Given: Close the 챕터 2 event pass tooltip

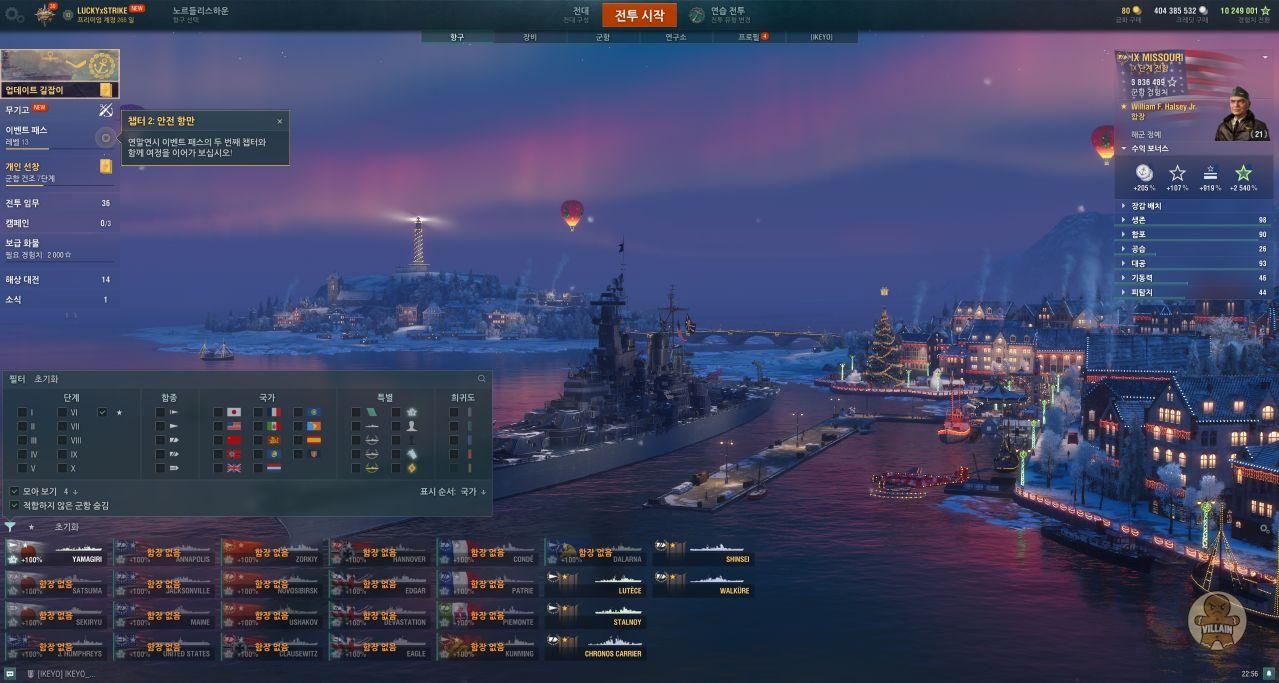Looking at the screenshot, I should pyautogui.click(x=280, y=121).
